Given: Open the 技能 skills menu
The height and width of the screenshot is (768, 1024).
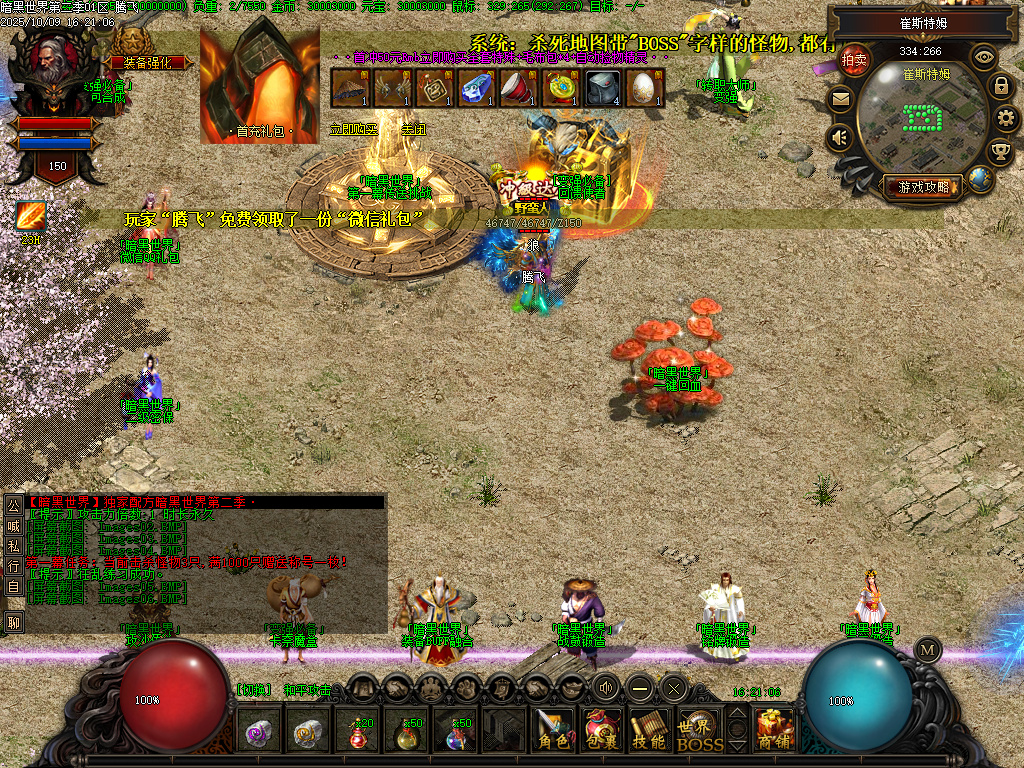Looking at the screenshot, I should (650, 730).
